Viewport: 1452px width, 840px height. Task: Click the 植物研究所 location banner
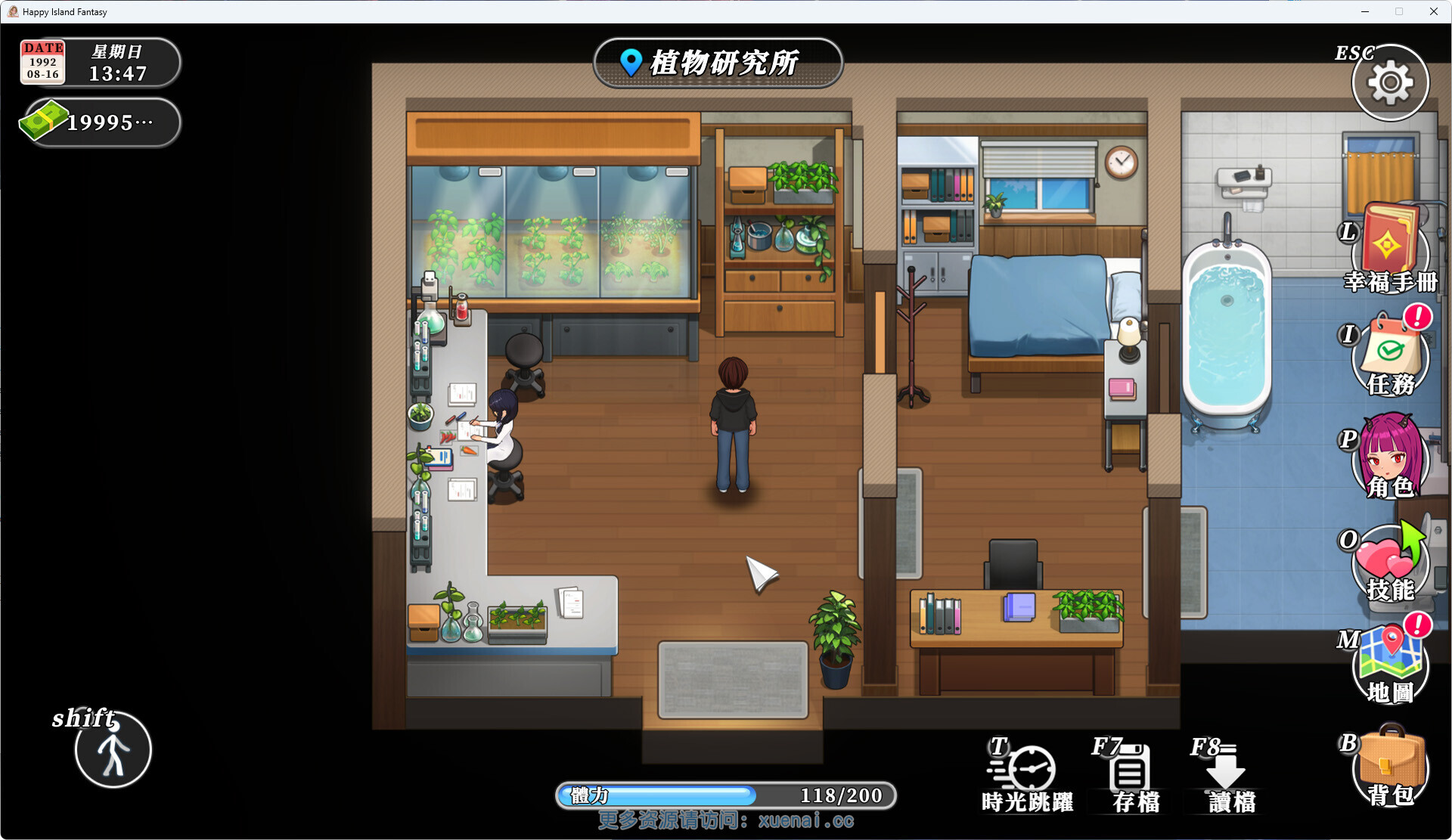[x=718, y=63]
